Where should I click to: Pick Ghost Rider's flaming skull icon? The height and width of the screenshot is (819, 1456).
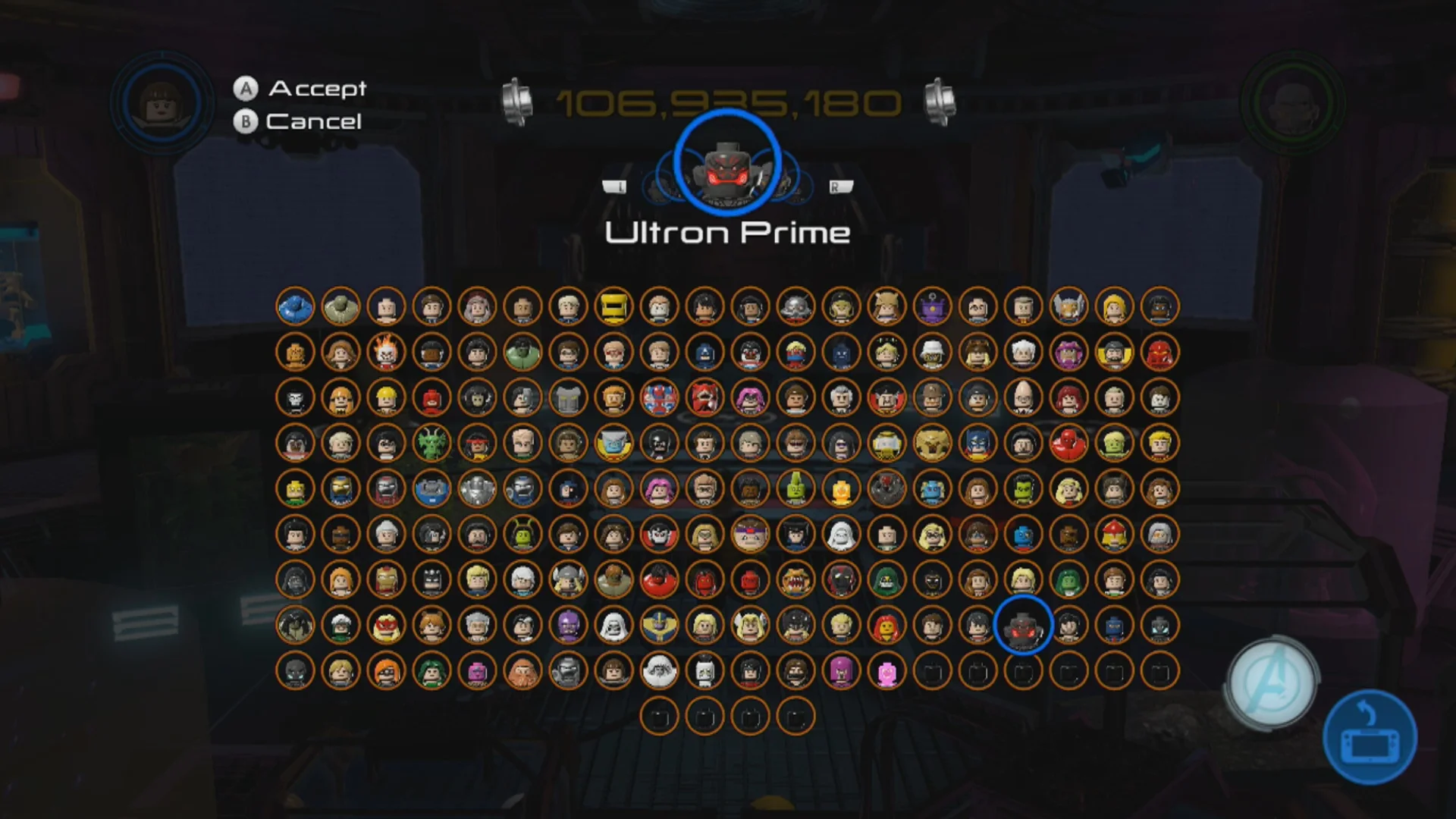(x=387, y=353)
